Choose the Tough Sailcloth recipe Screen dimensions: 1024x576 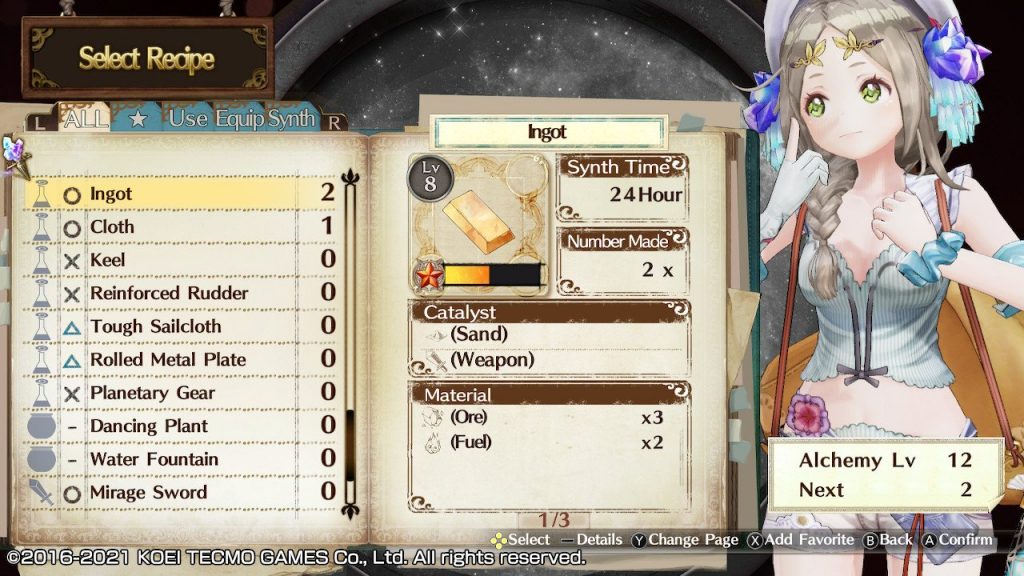pos(180,326)
